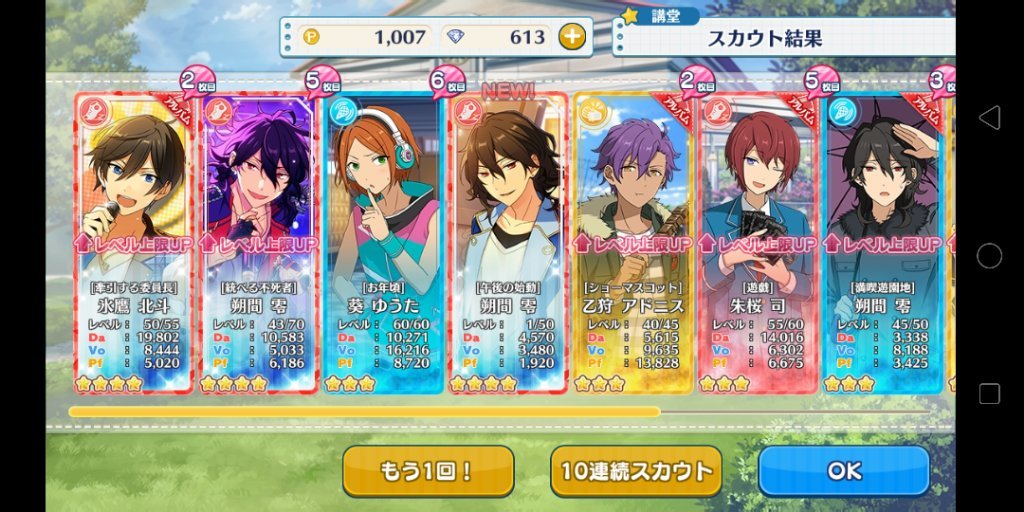Image resolution: width=1024 pixels, height=512 pixels.
Task: Add diamonds with the yellow plus button
Action: coord(571,38)
